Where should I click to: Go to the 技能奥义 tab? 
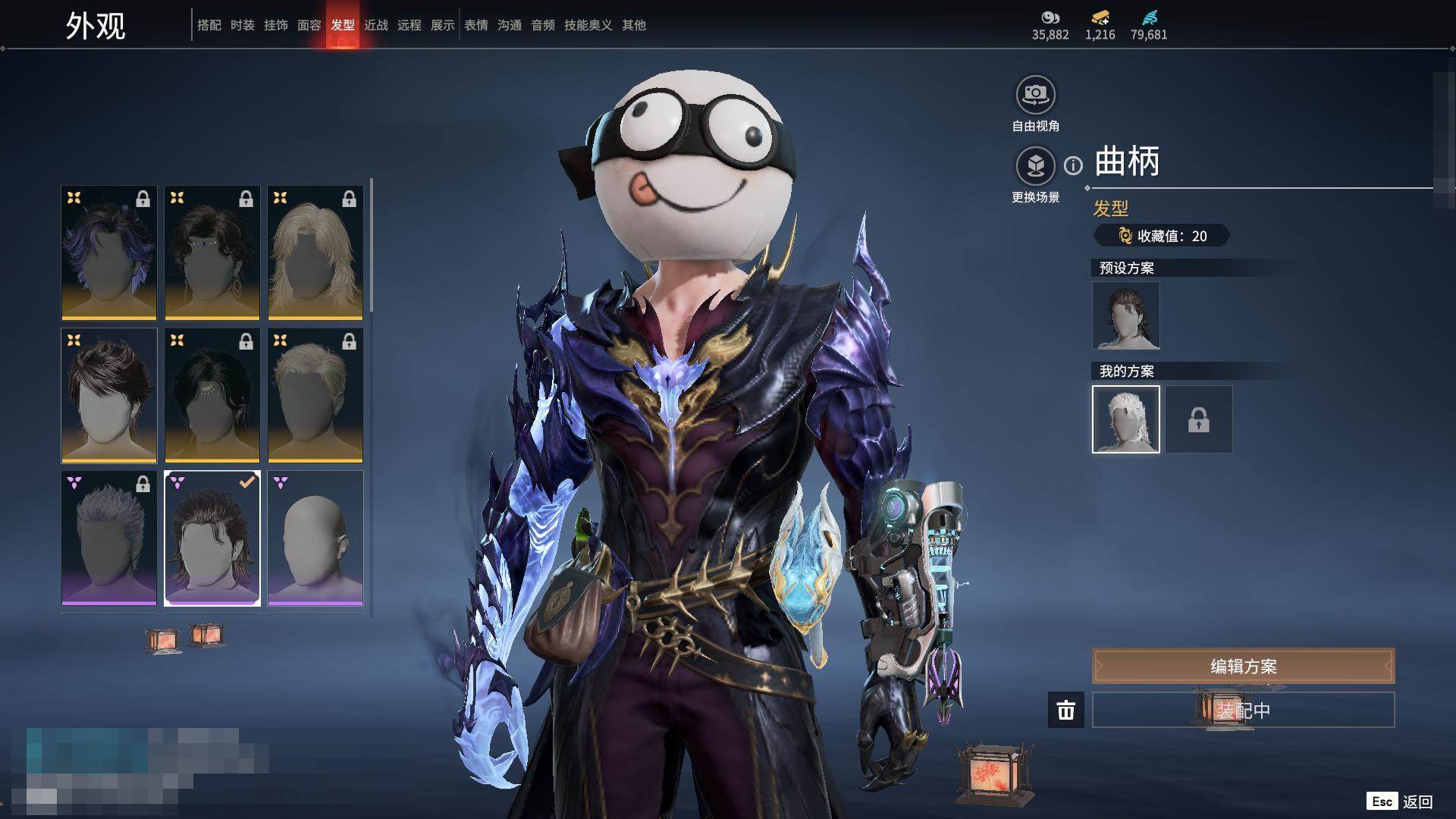click(x=588, y=25)
